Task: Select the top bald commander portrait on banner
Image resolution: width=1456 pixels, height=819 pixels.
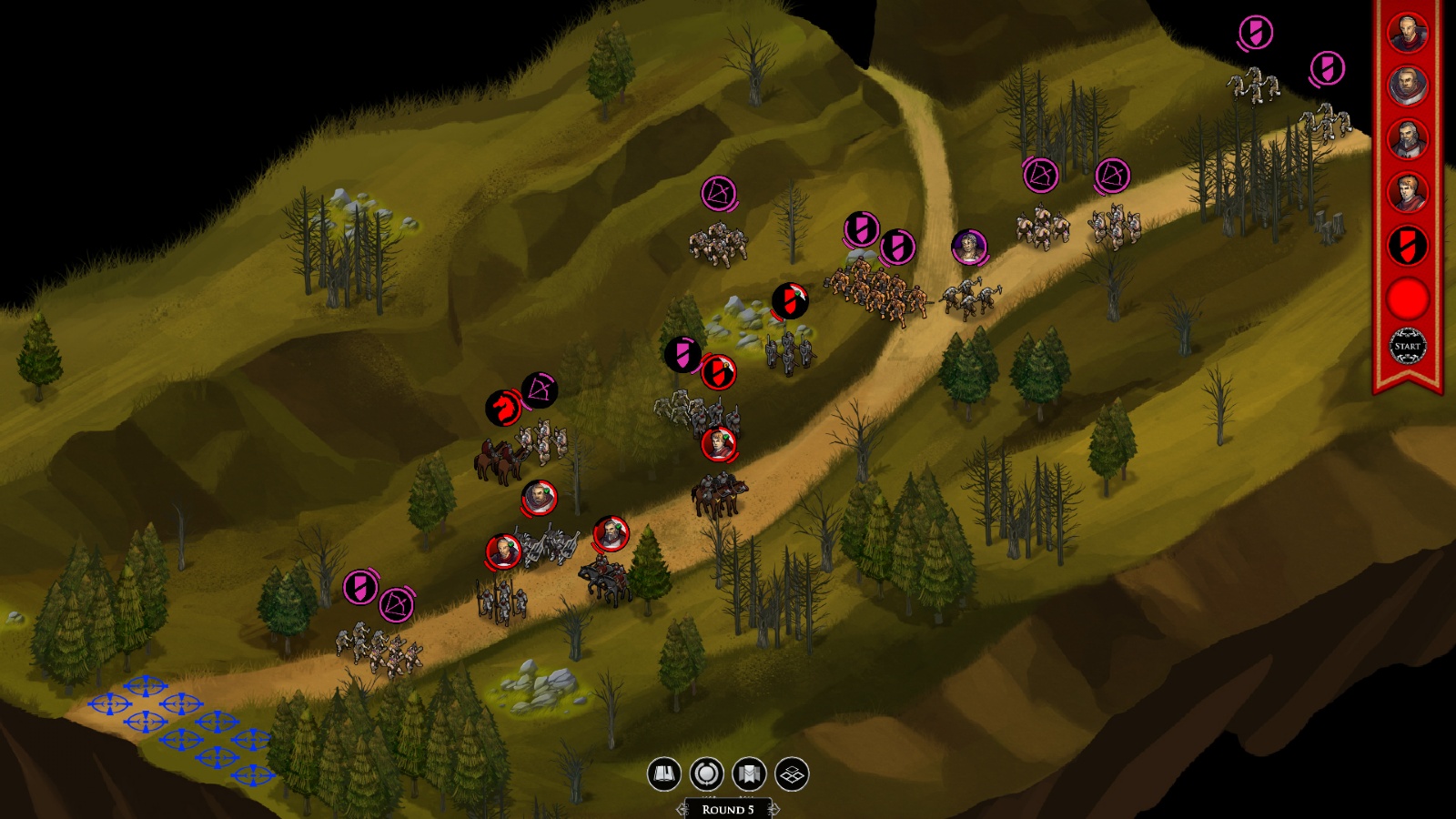Action: click(x=1407, y=33)
